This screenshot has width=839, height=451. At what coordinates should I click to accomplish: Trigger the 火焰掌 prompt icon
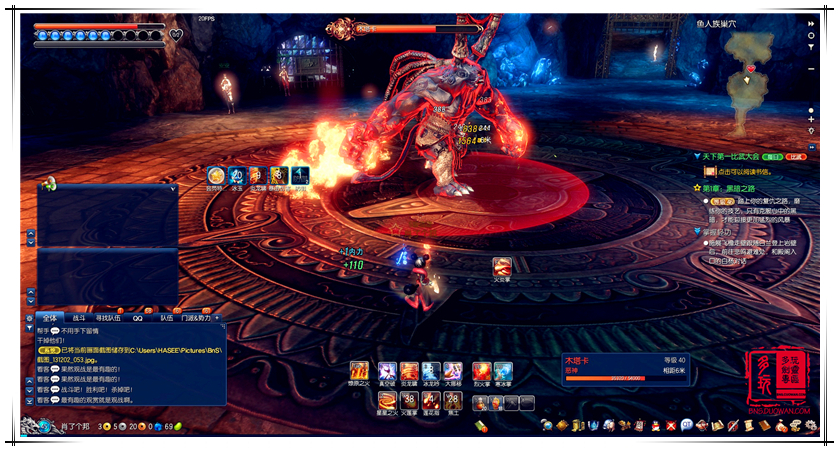502,266
